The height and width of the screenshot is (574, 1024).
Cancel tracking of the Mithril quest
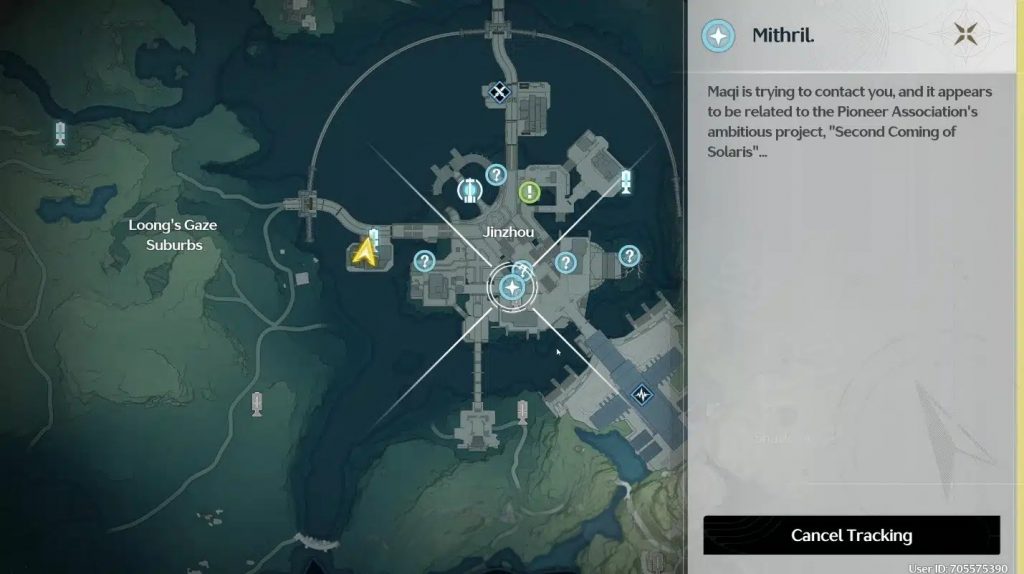click(x=851, y=535)
